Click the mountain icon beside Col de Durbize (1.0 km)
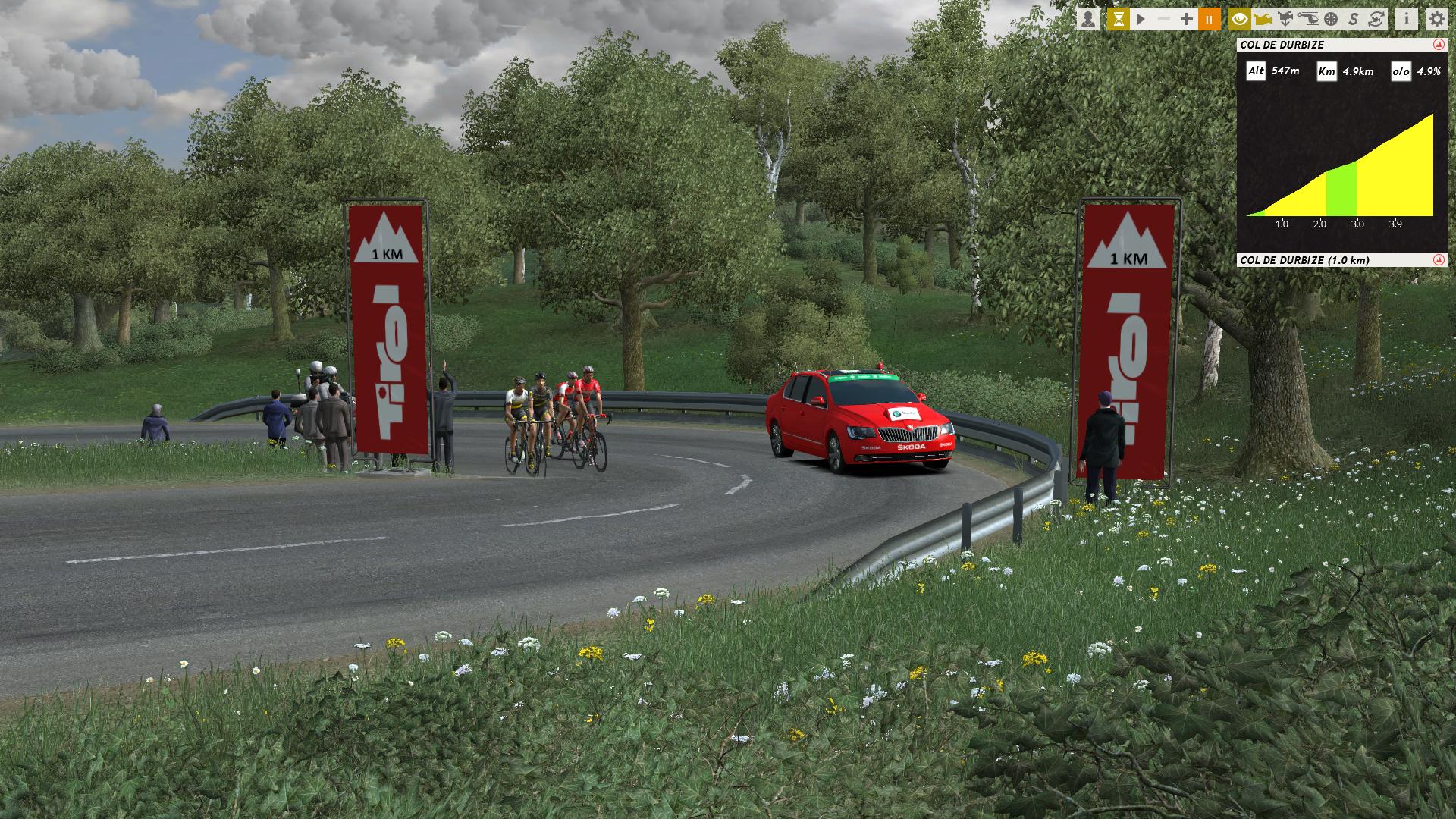The width and height of the screenshot is (1456, 819). [1439, 260]
